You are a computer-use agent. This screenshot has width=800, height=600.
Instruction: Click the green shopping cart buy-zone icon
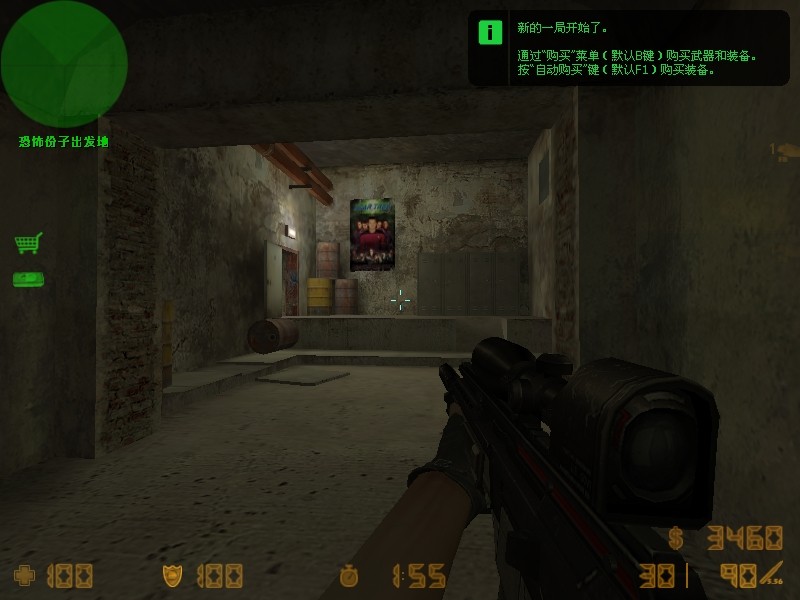(28, 243)
